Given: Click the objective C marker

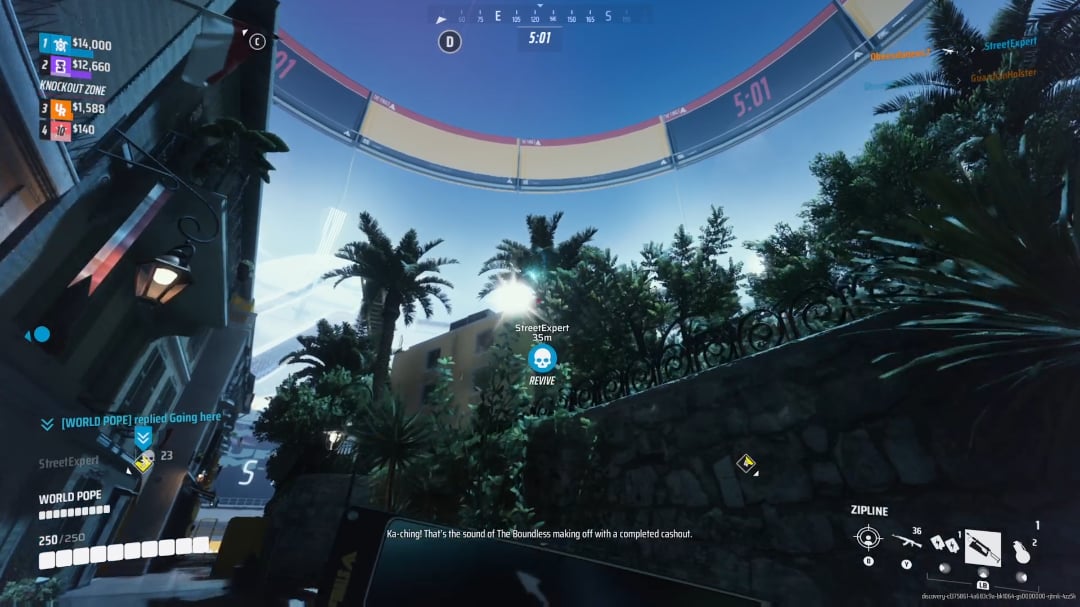Looking at the screenshot, I should coord(258,42).
